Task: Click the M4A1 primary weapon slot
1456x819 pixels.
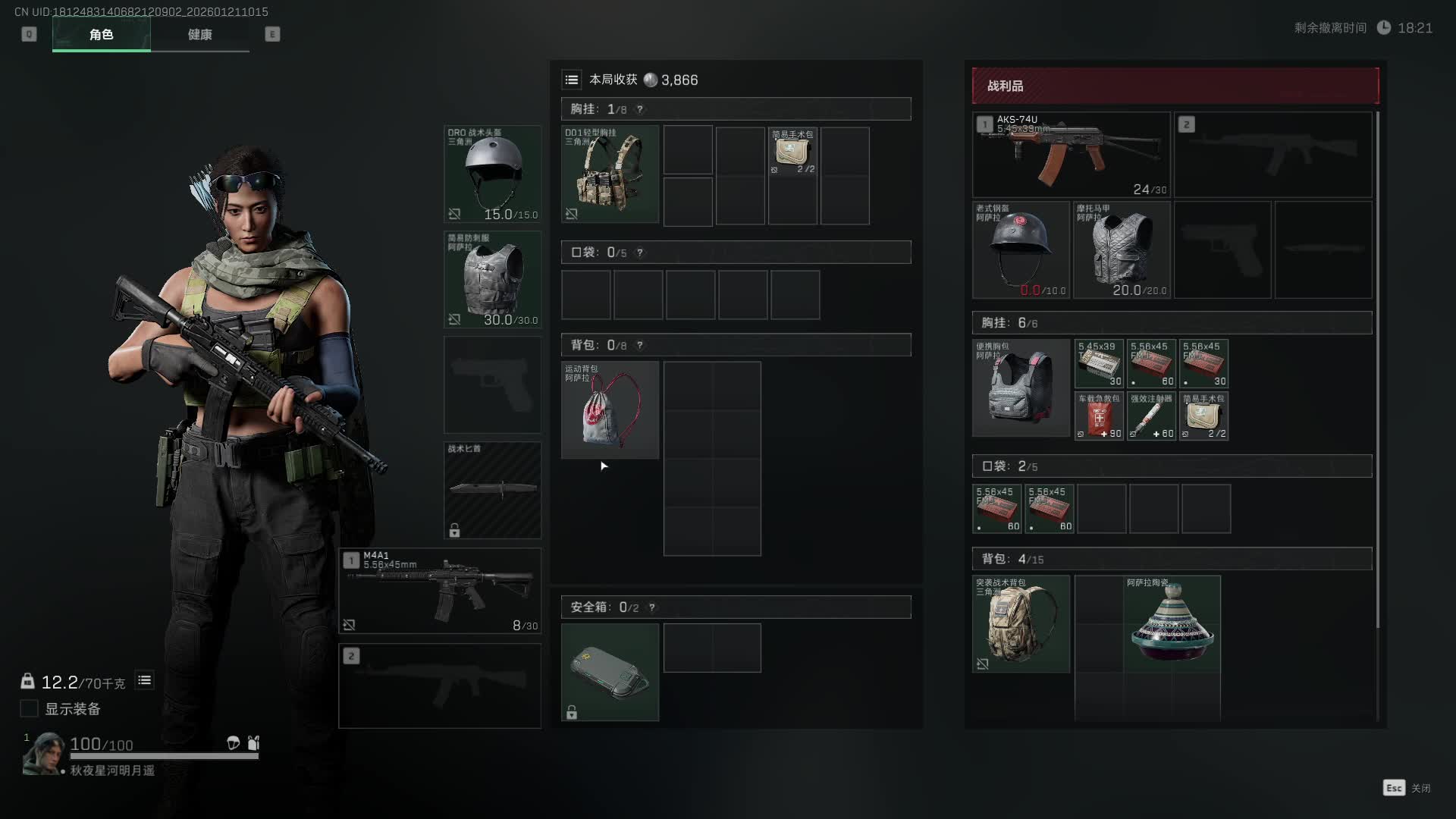Action: 440,591
